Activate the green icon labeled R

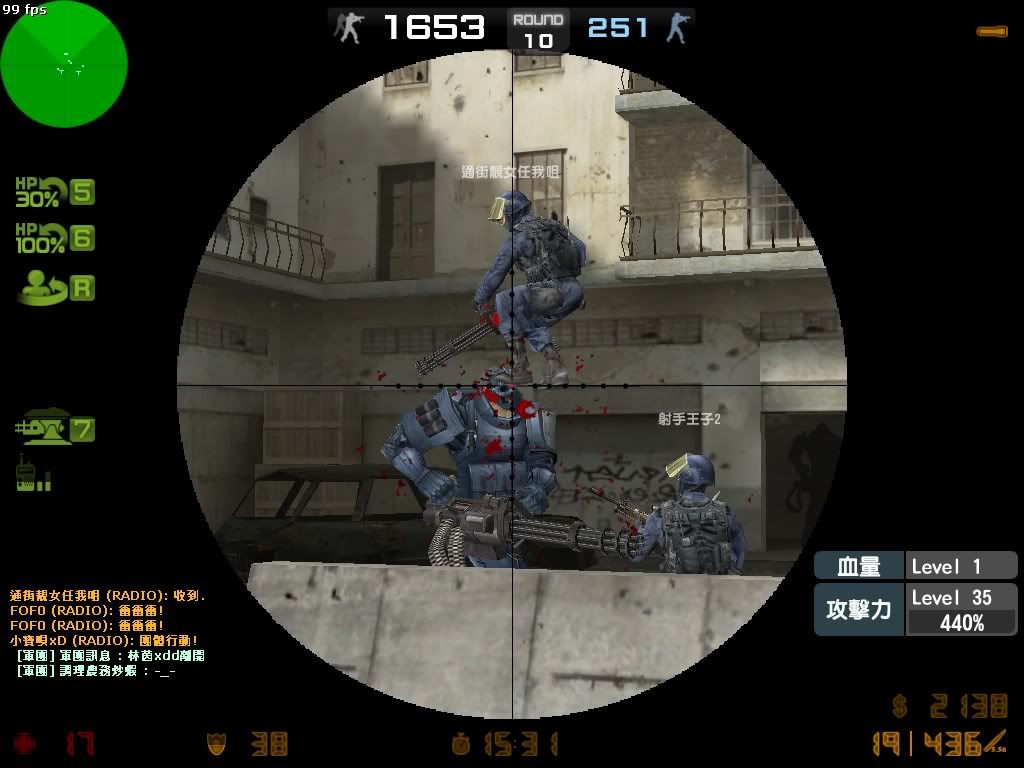pyautogui.click(x=56, y=289)
